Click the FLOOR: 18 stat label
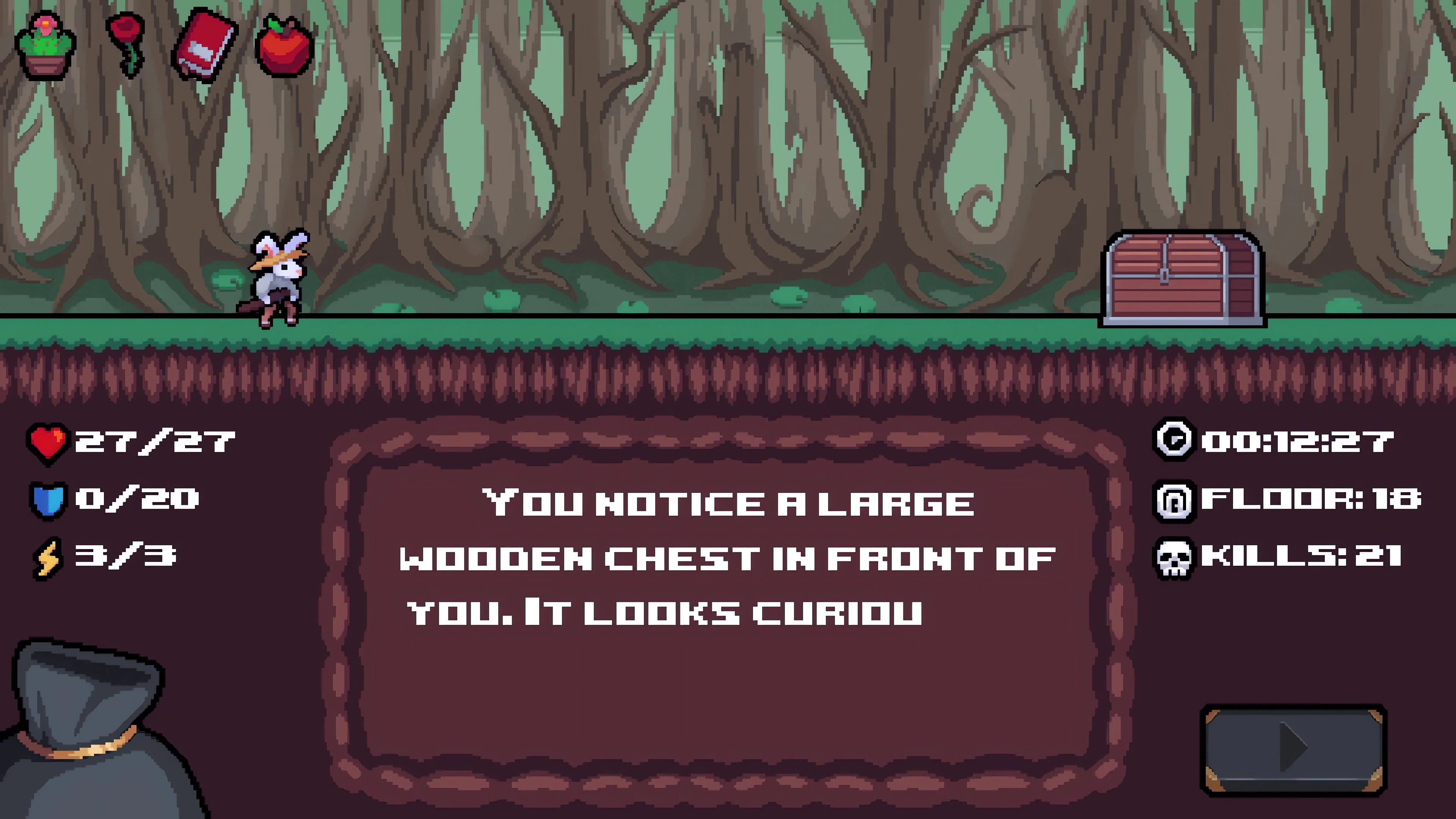Viewport: 1456px width, 819px height. click(x=1309, y=500)
